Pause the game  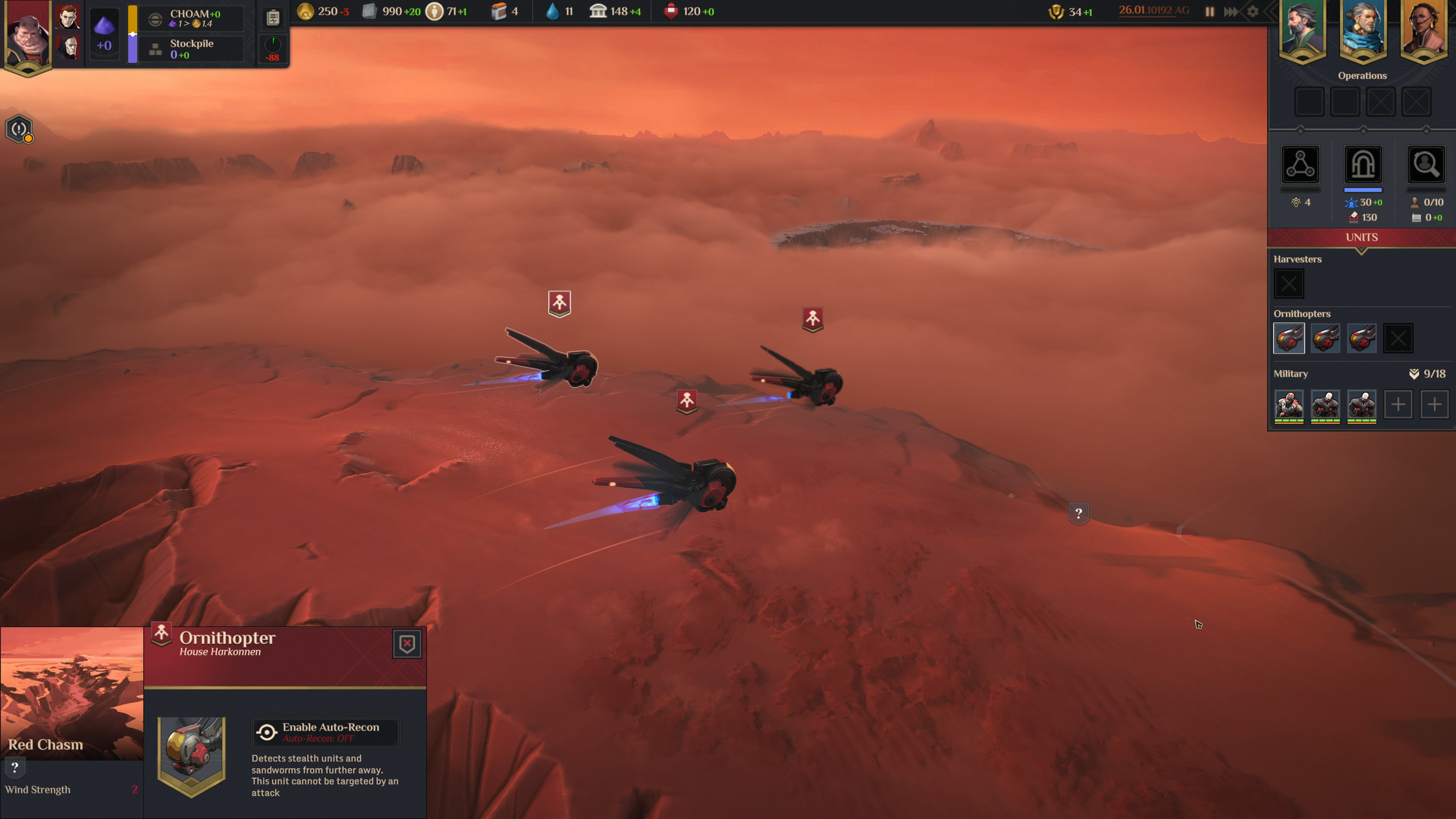(x=1210, y=11)
